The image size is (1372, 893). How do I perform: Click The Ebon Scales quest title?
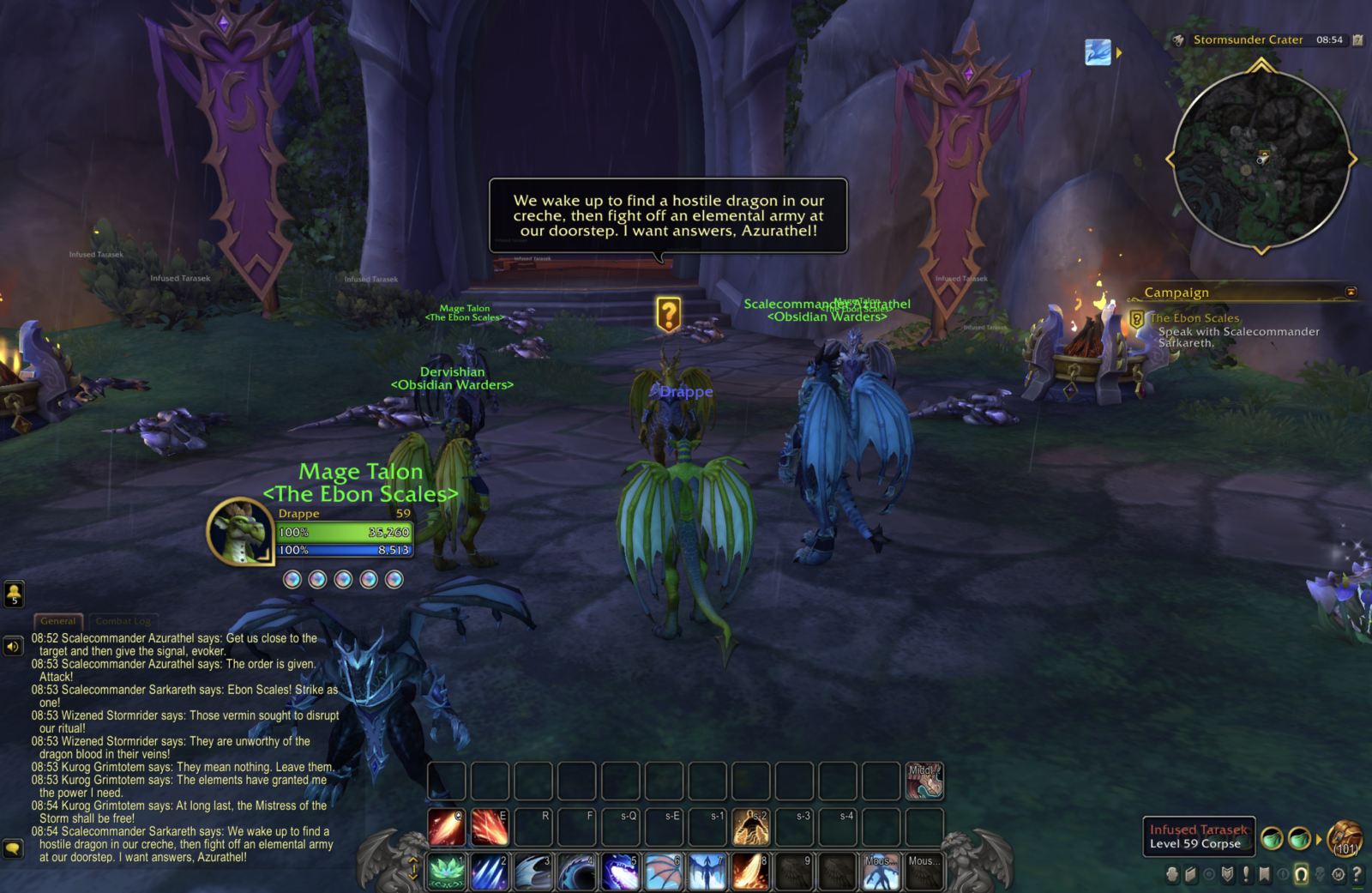pyautogui.click(x=1194, y=318)
